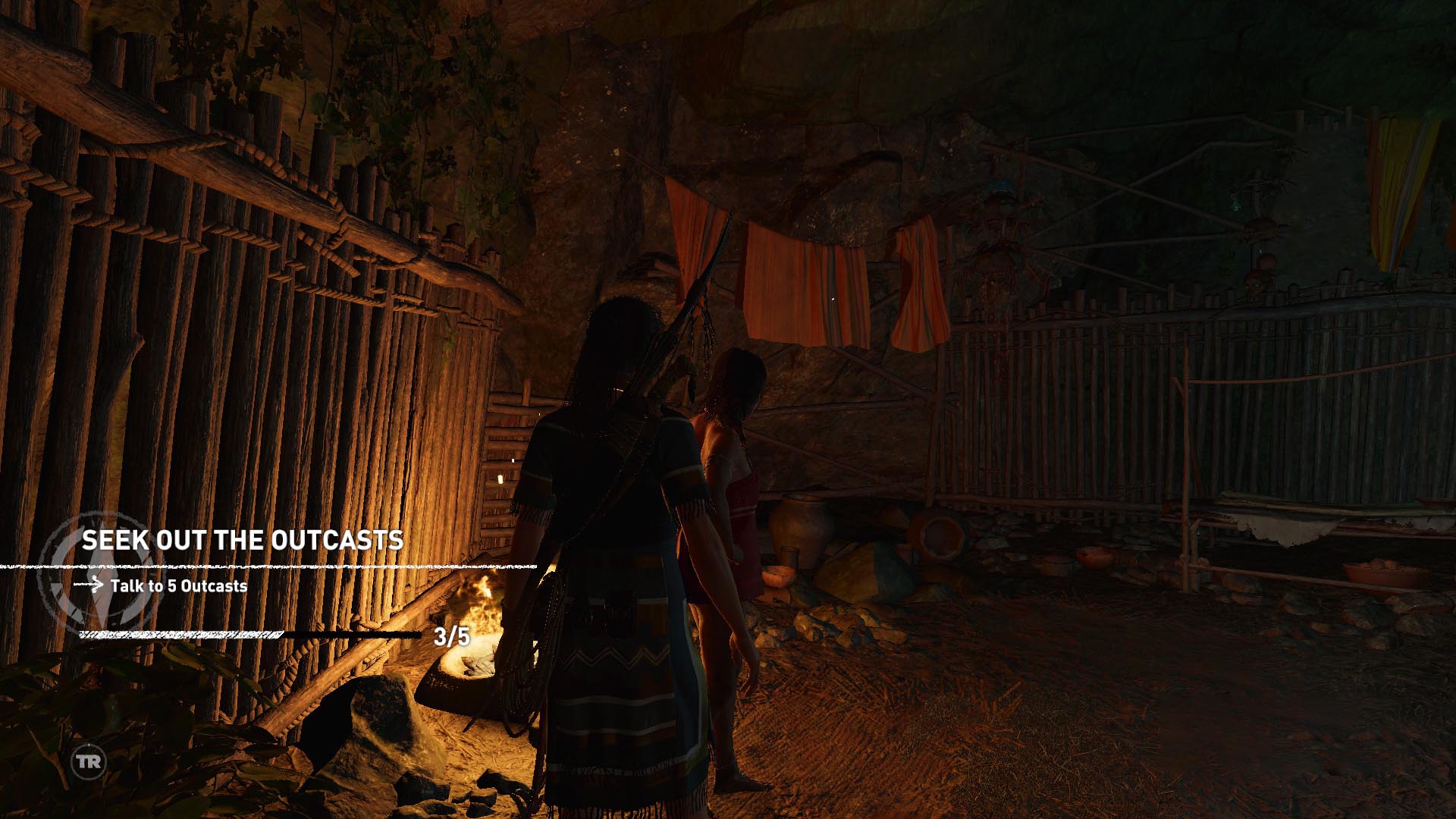The height and width of the screenshot is (819, 1456).
Task: Select the Talk to 5 Outcasts step
Action: tap(178, 586)
